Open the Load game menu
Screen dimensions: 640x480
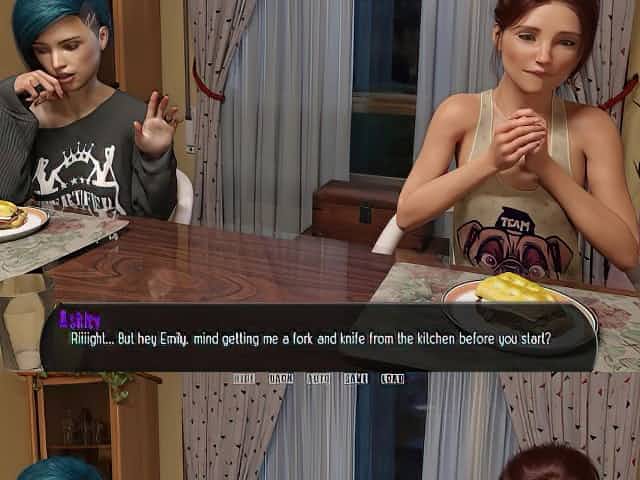click(393, 379)
